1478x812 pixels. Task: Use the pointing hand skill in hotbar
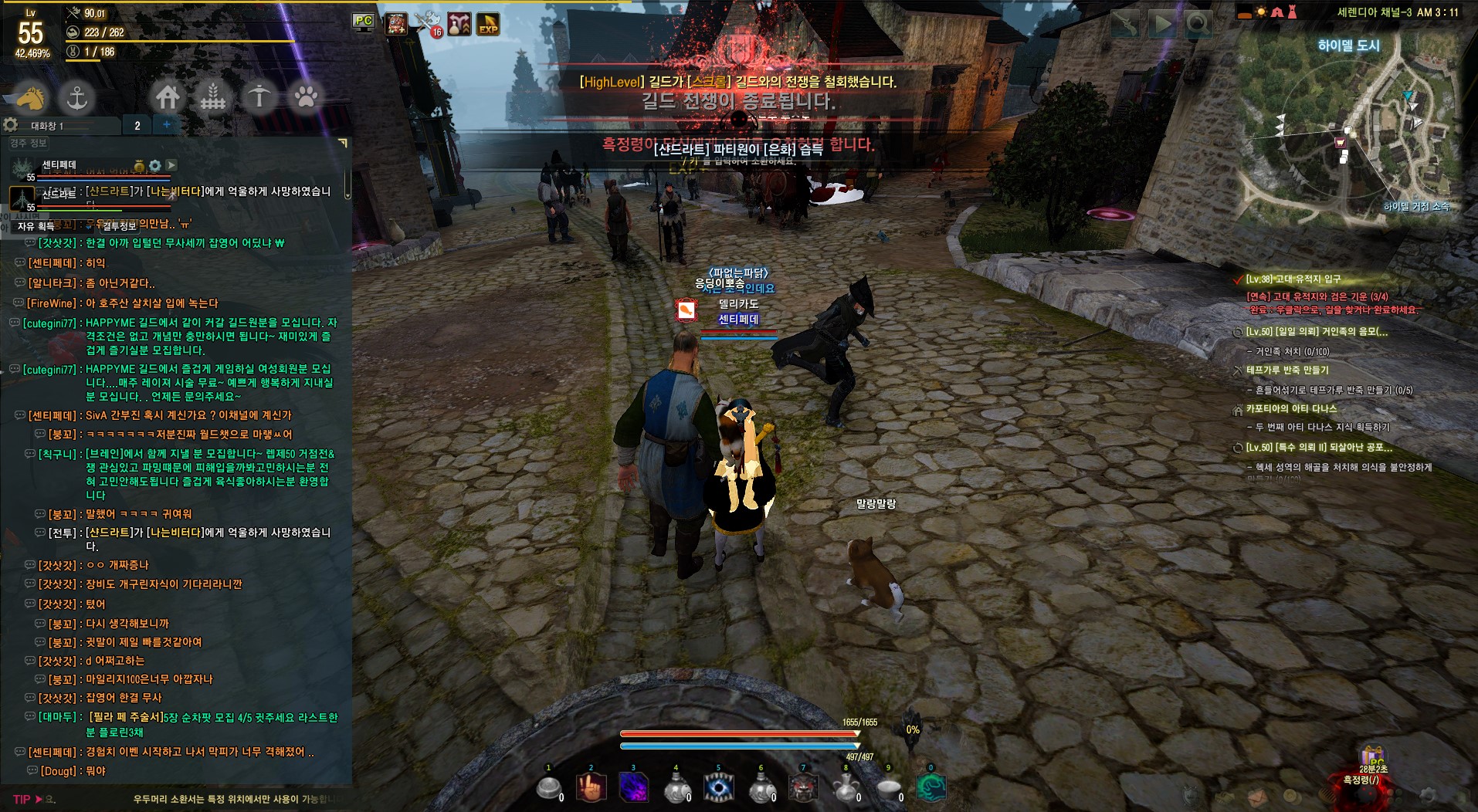tap(592, 788)
